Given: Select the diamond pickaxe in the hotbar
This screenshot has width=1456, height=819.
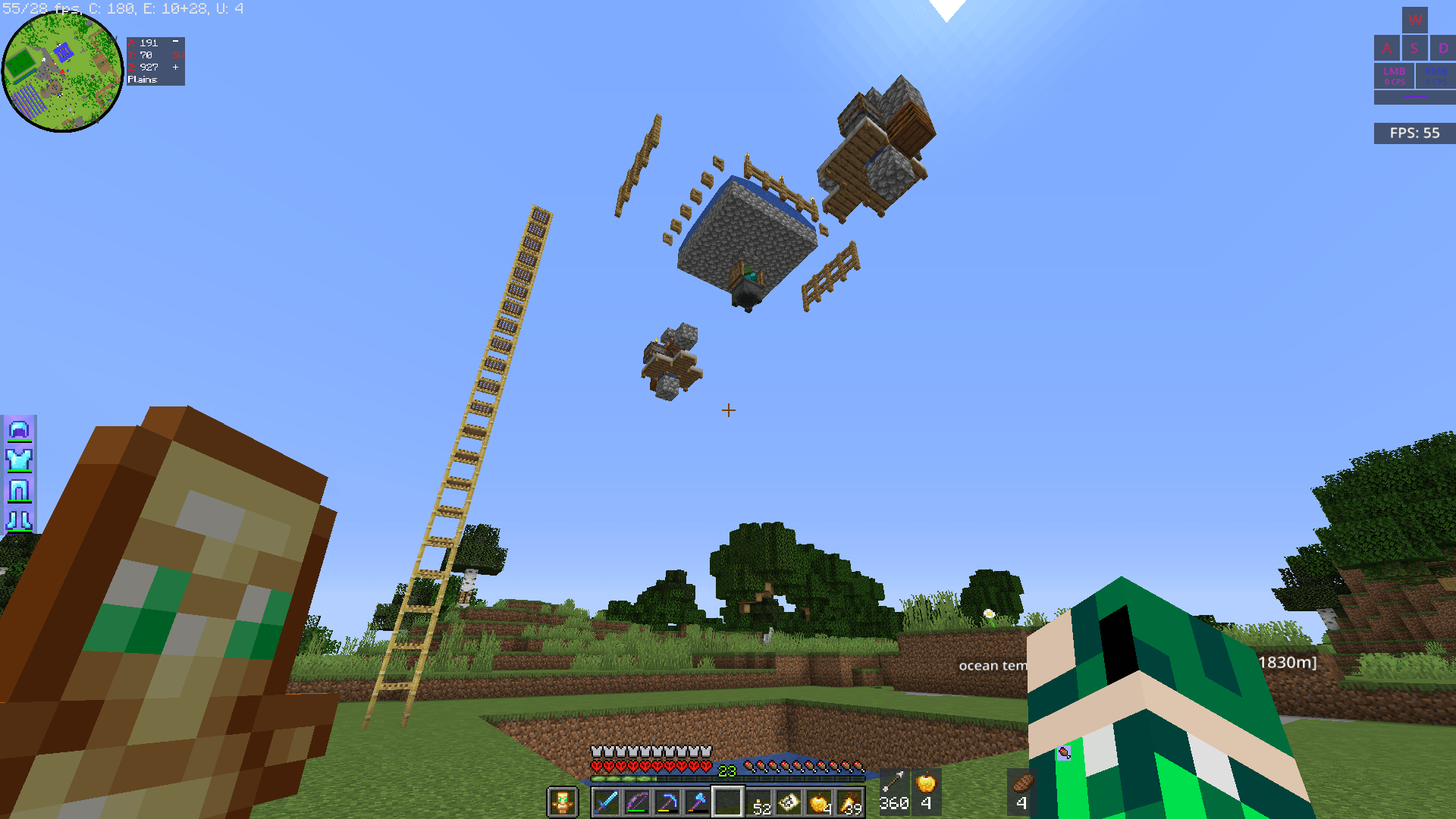Looking at the screenshot, I should click(667, 802).
